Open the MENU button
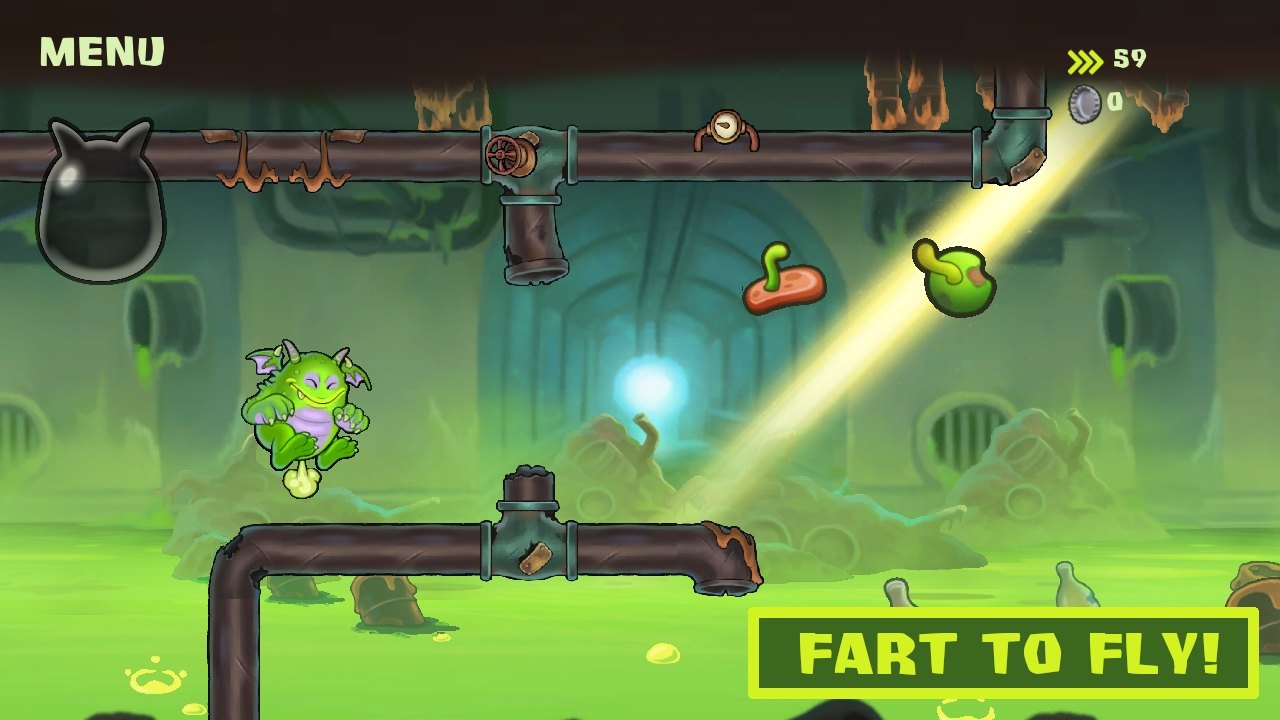 click(101, 52)
